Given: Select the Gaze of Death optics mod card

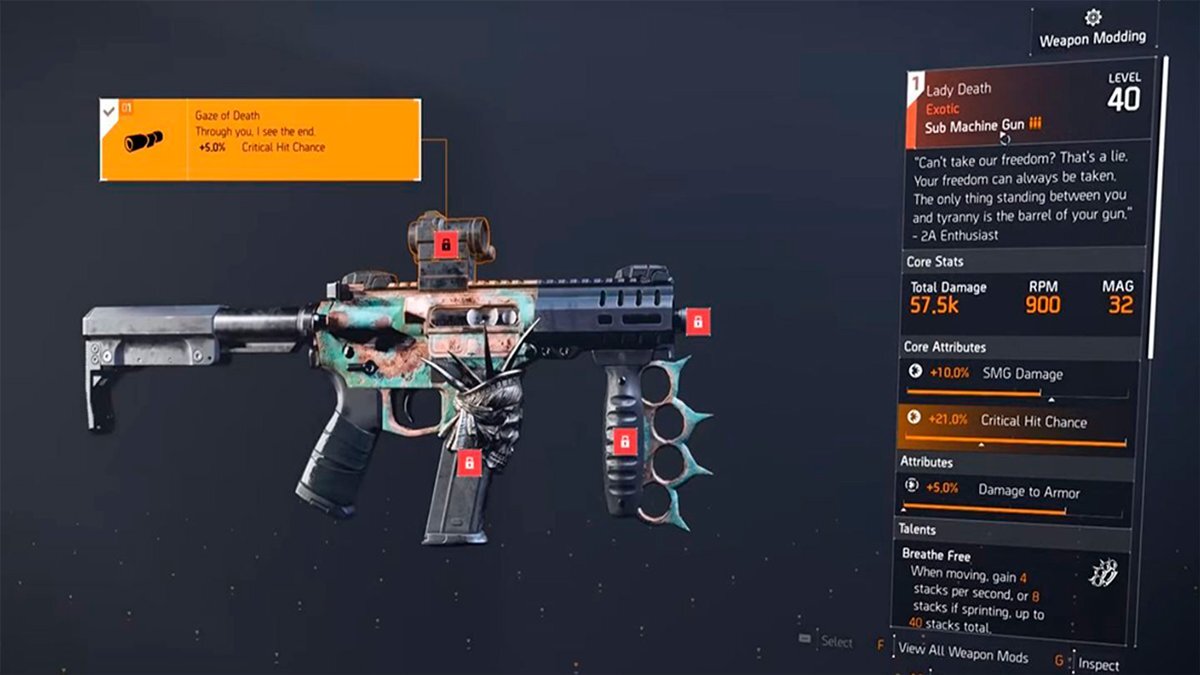Looking at the screenshot, I should tap(259, 139).
